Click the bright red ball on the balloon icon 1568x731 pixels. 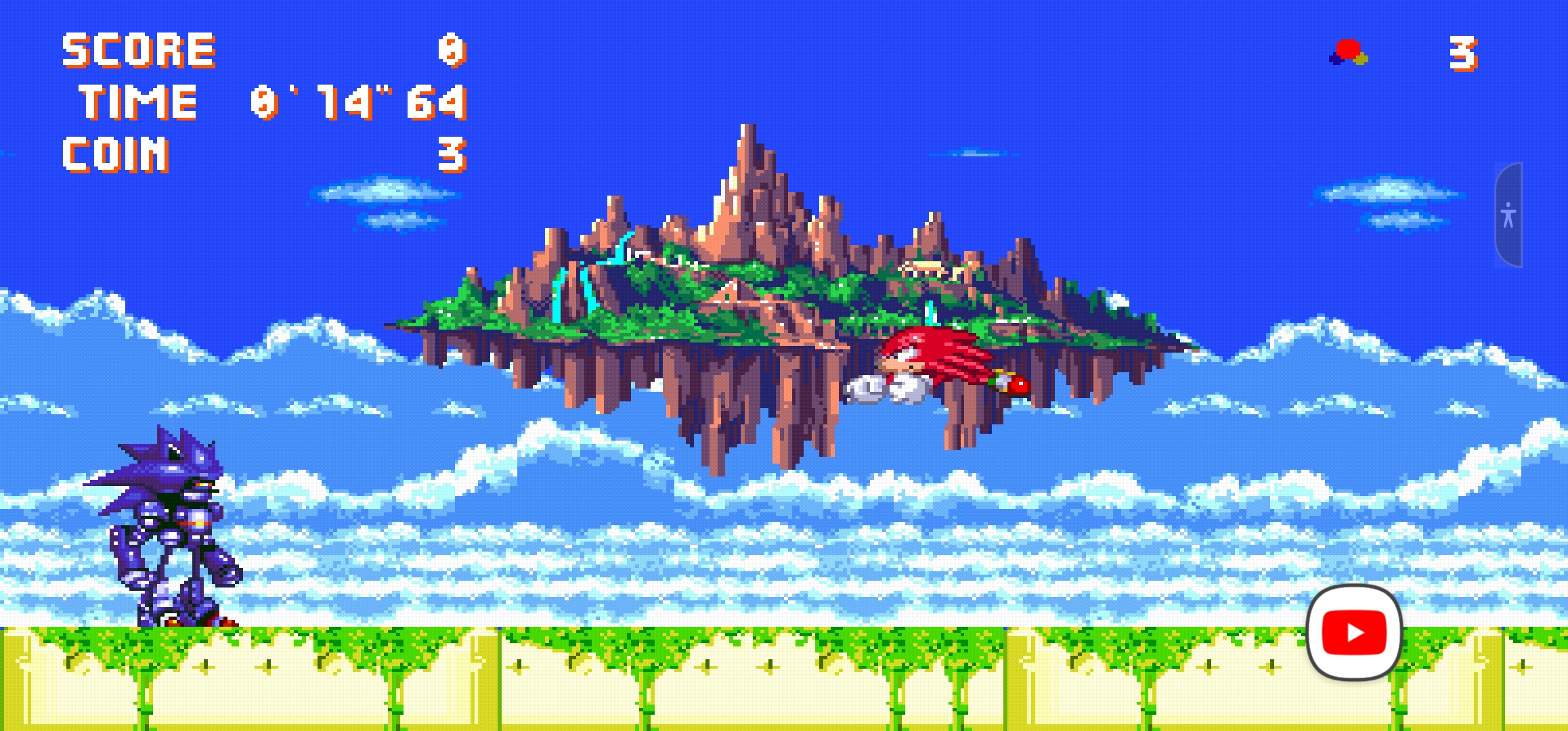click(1347, 49)
